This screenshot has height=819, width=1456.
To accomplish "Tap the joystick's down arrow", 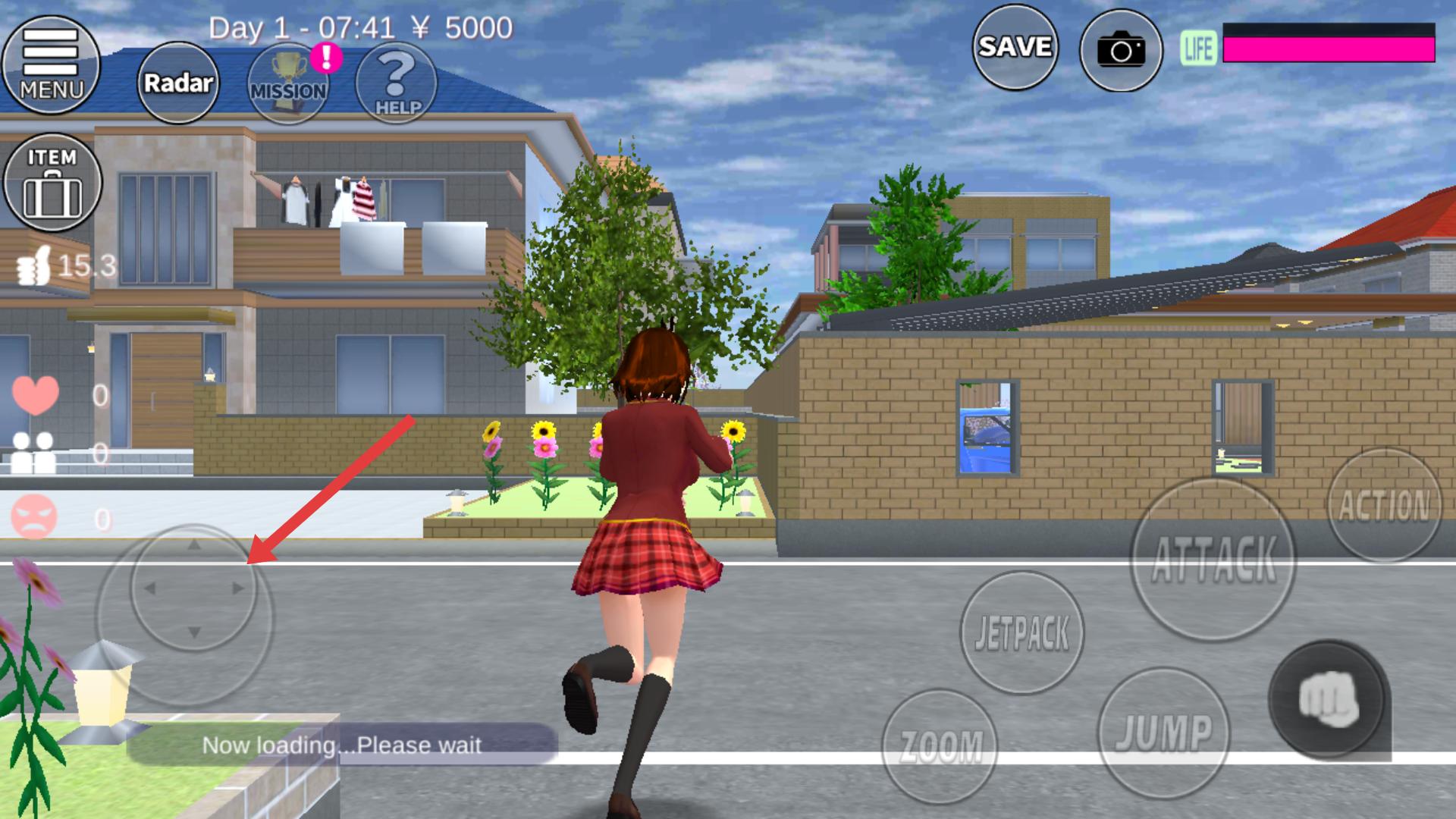I will coord(194,632).
